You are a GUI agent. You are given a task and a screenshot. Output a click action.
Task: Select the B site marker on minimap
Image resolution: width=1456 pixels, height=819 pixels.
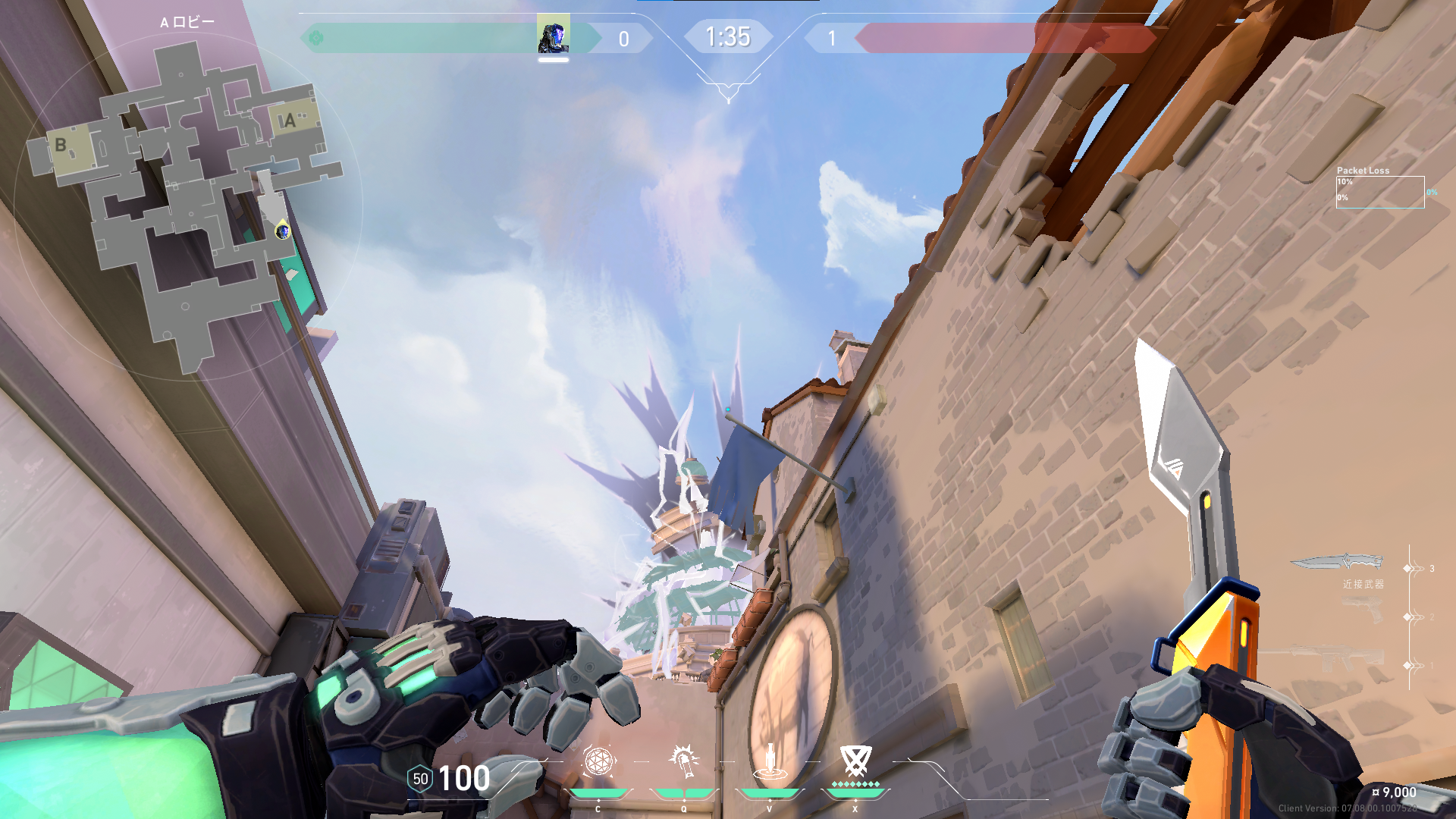[61, 145]
